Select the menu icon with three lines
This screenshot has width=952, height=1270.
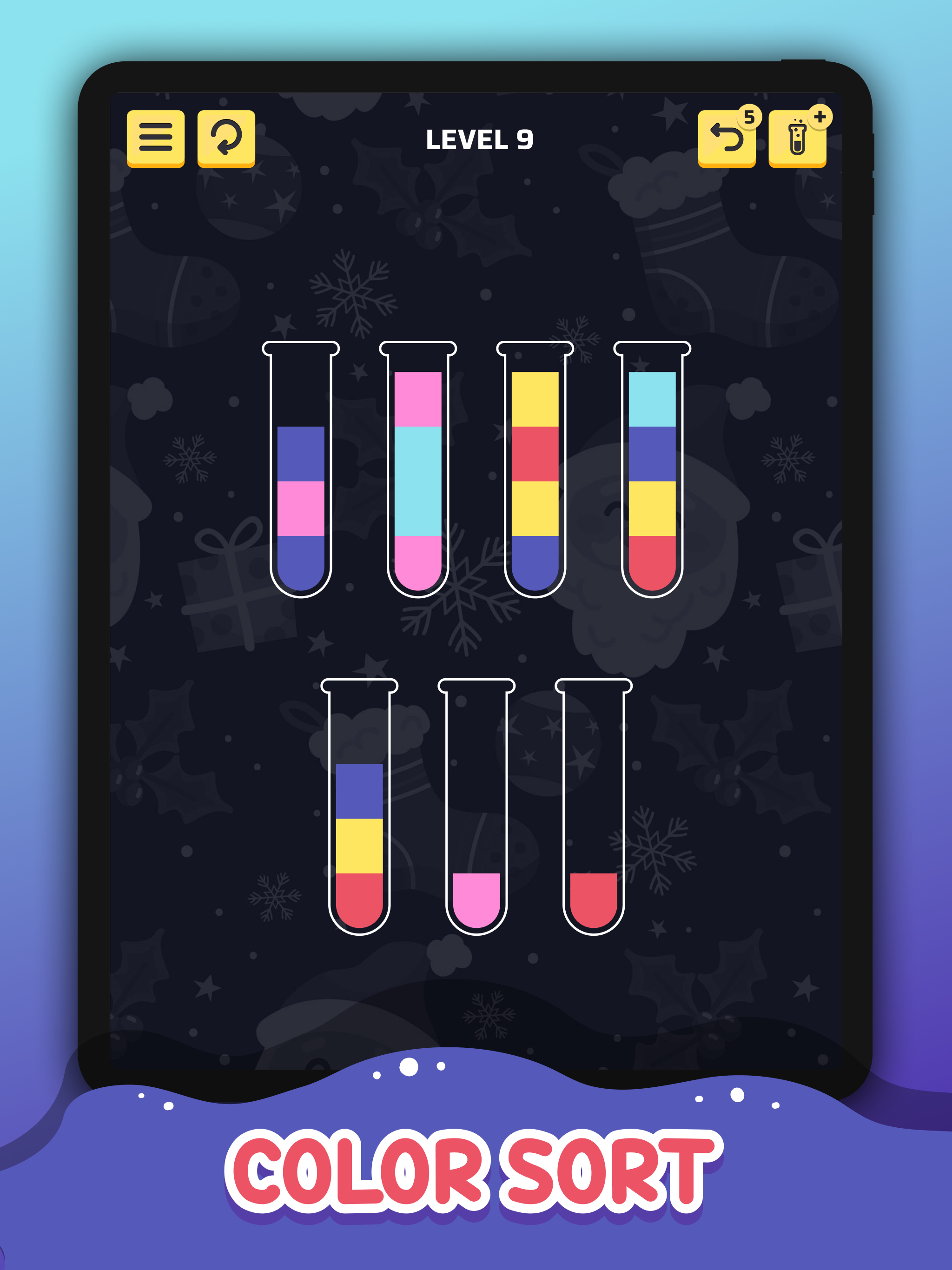tap(157, 139)
